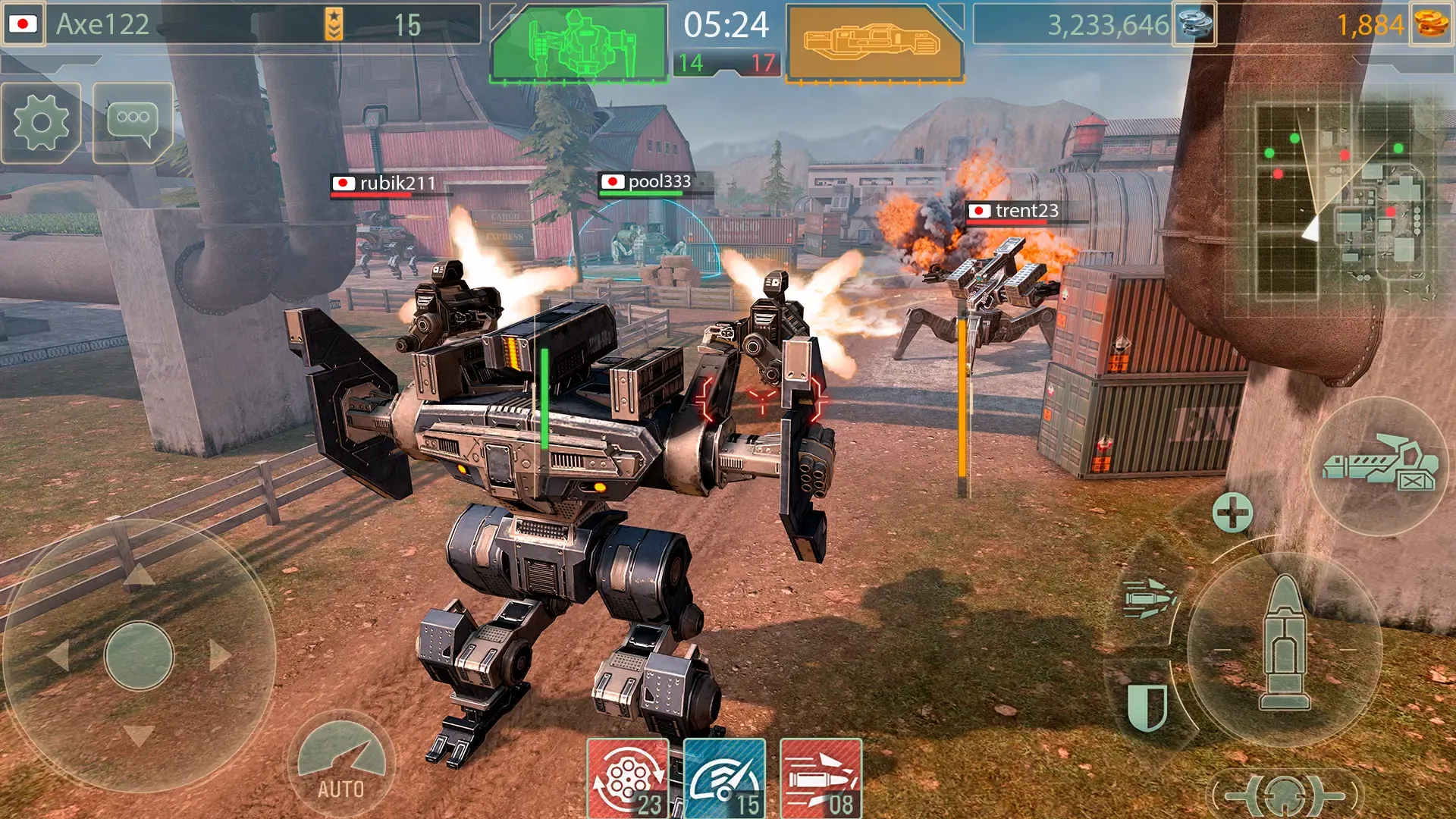Activate the blue speed boost ability

pos(725,779)
